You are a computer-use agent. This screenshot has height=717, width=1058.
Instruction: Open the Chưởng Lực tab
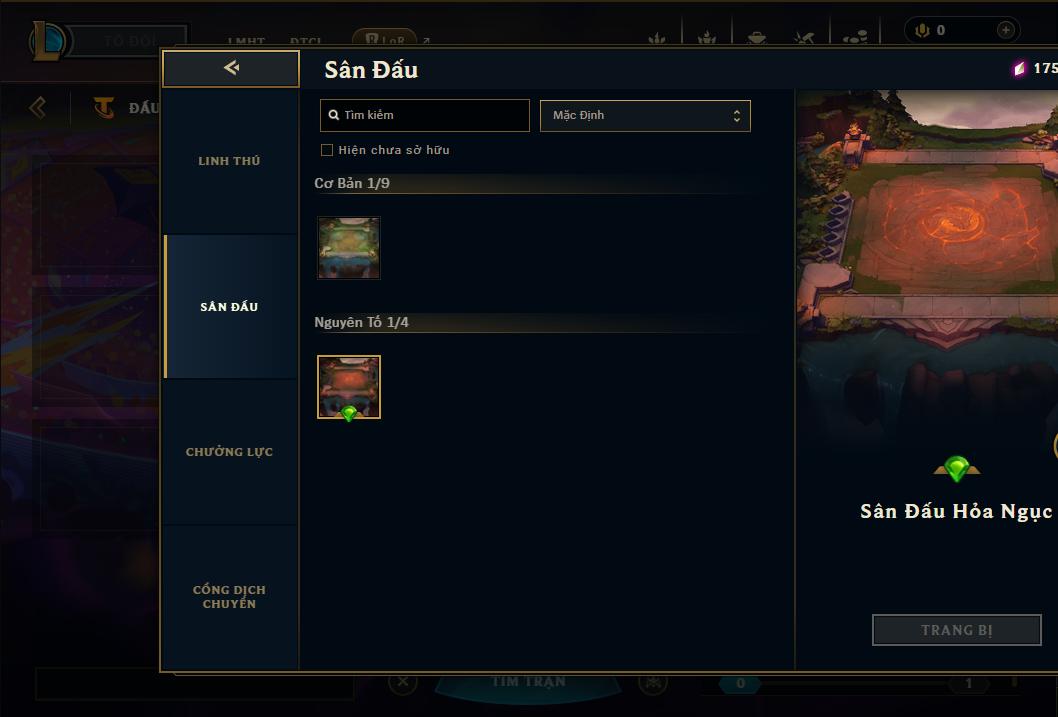pyautogui.click(x=229, y=452)
